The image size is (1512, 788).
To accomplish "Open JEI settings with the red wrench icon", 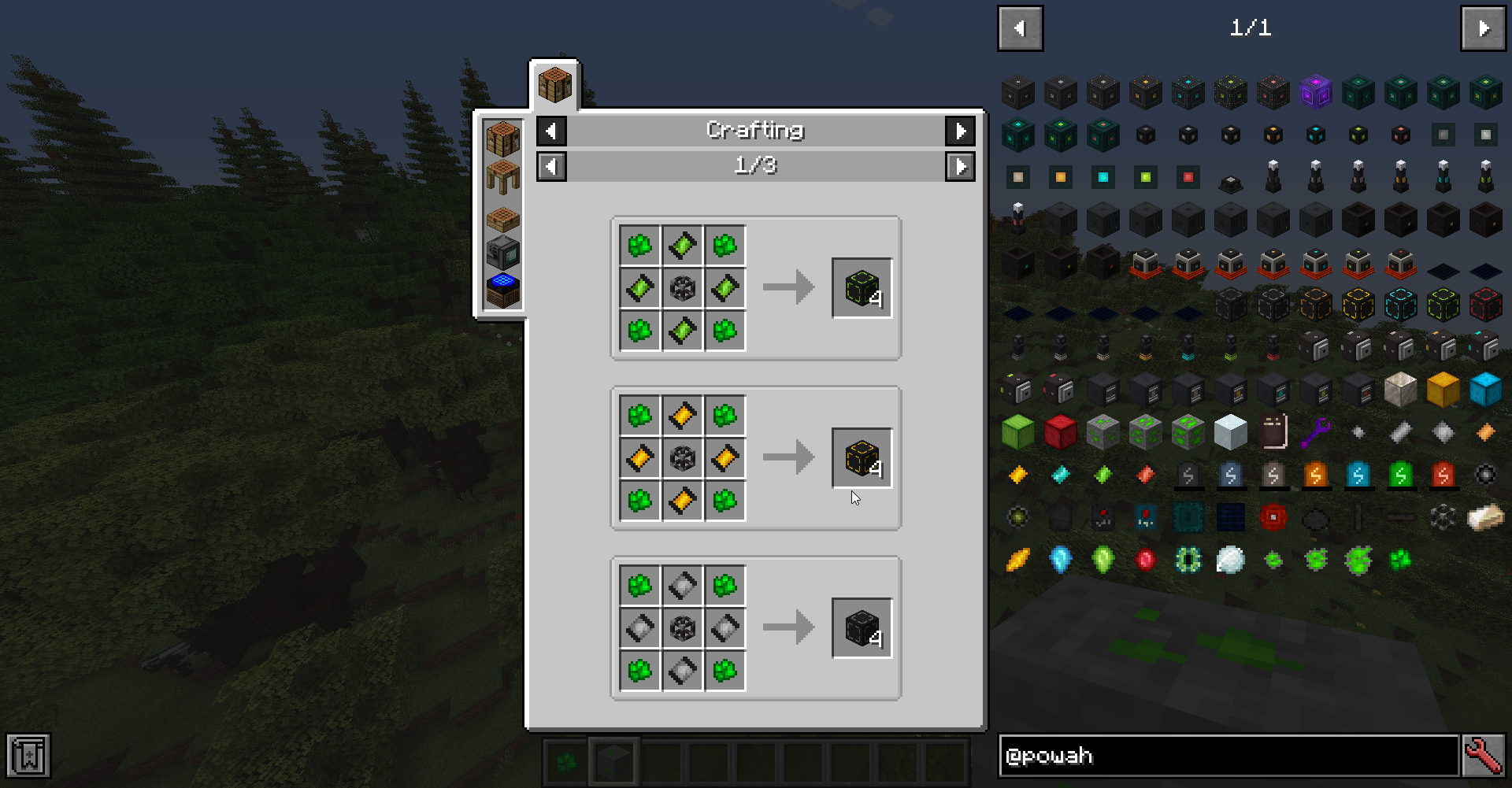I will tap(1484, 756).
